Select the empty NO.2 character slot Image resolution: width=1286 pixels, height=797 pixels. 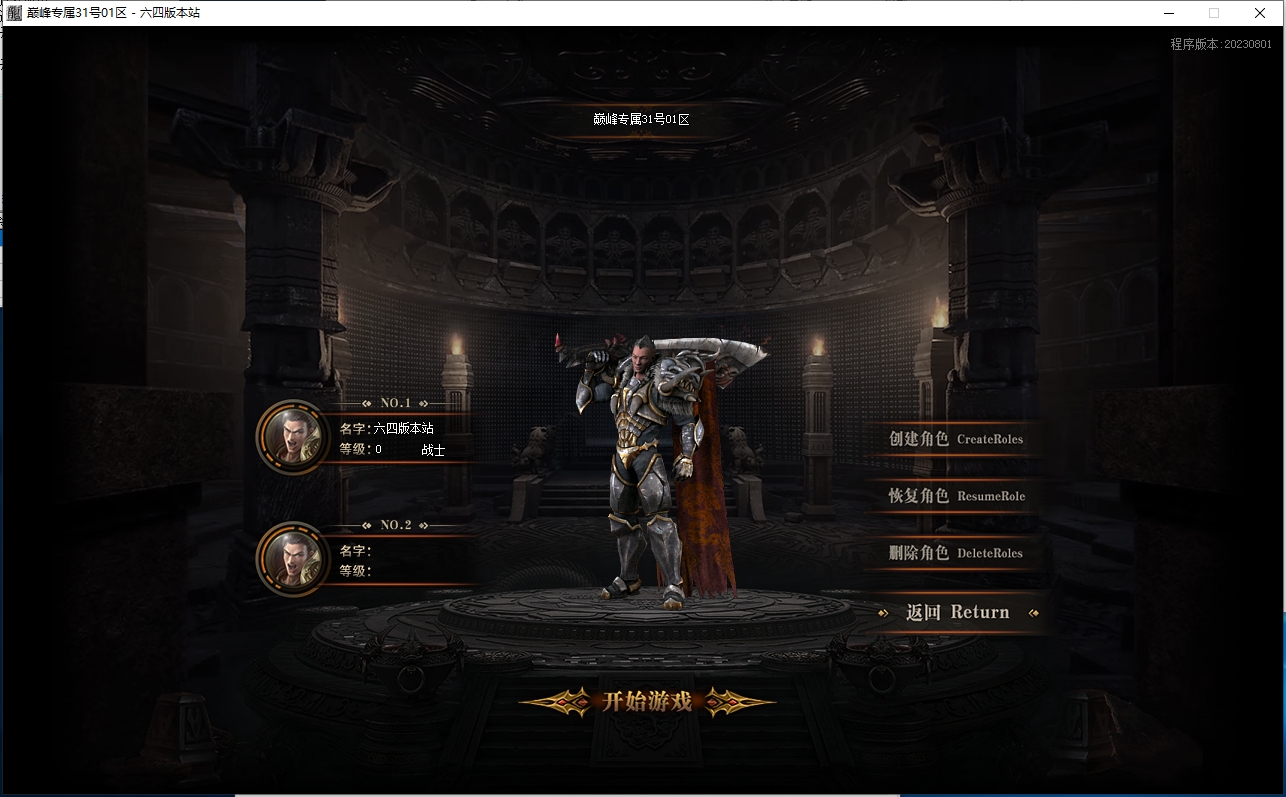tap(380, 560)
